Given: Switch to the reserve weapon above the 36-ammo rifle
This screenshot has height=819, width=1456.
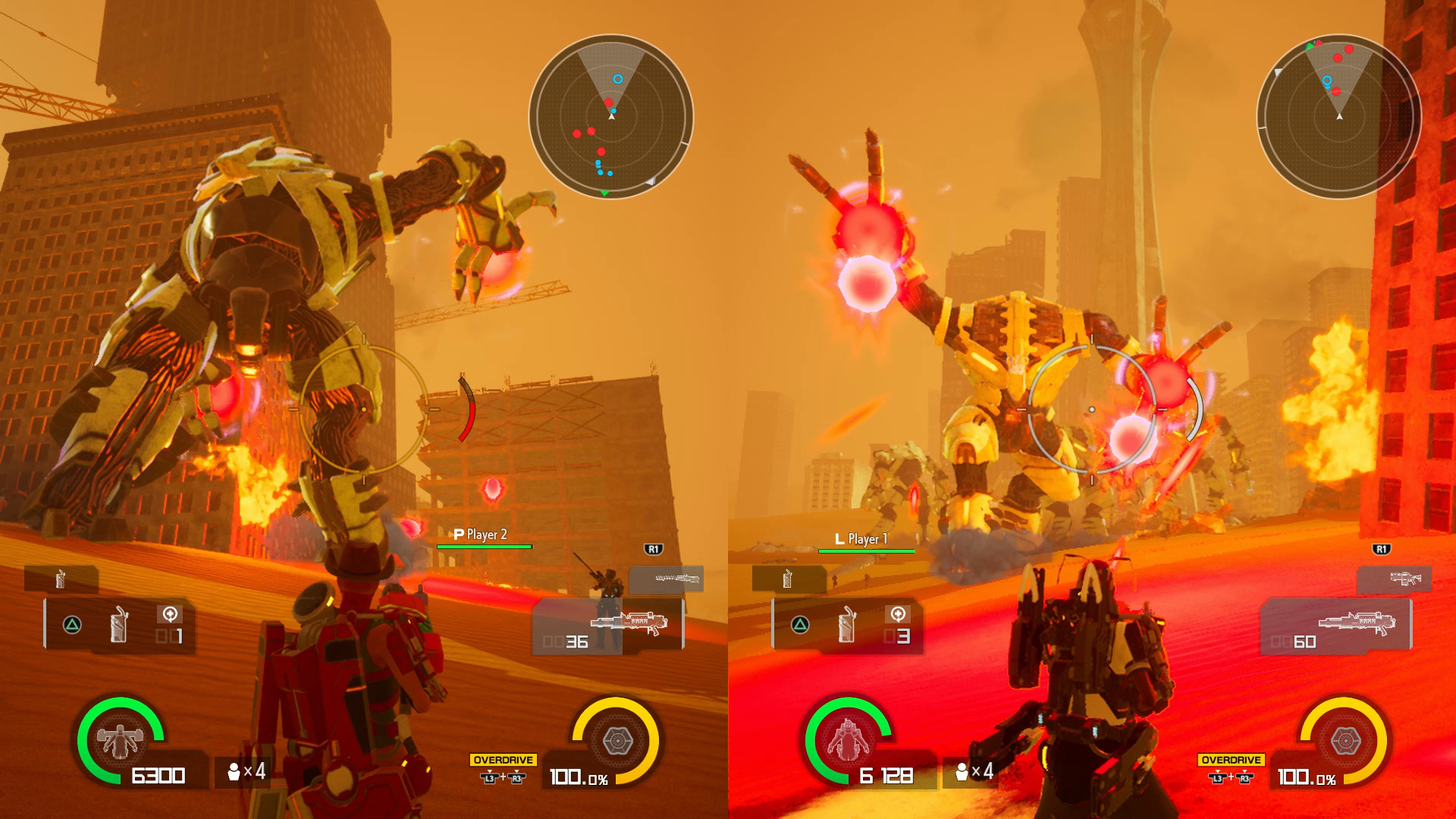Looking at the screenshot, I should coord(667,579).
